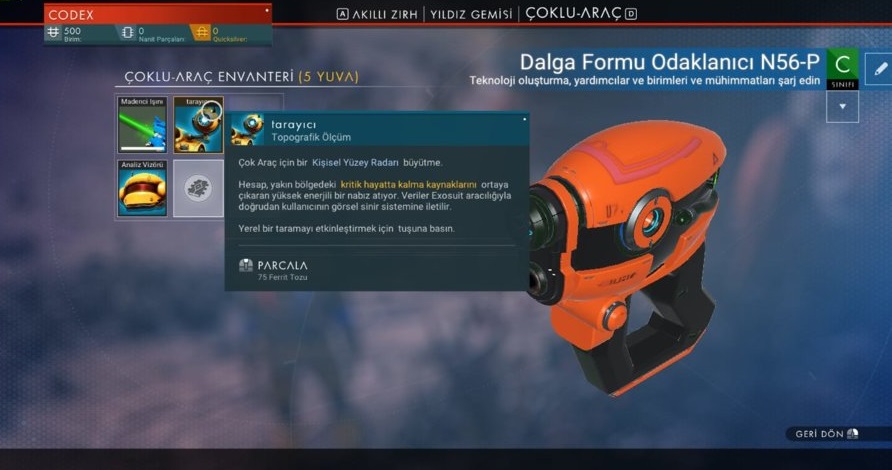This screenshot has height=470, width=892.
Task: Choose the Tarayıcı scanner slot
Action: click(x=198, y=125)
